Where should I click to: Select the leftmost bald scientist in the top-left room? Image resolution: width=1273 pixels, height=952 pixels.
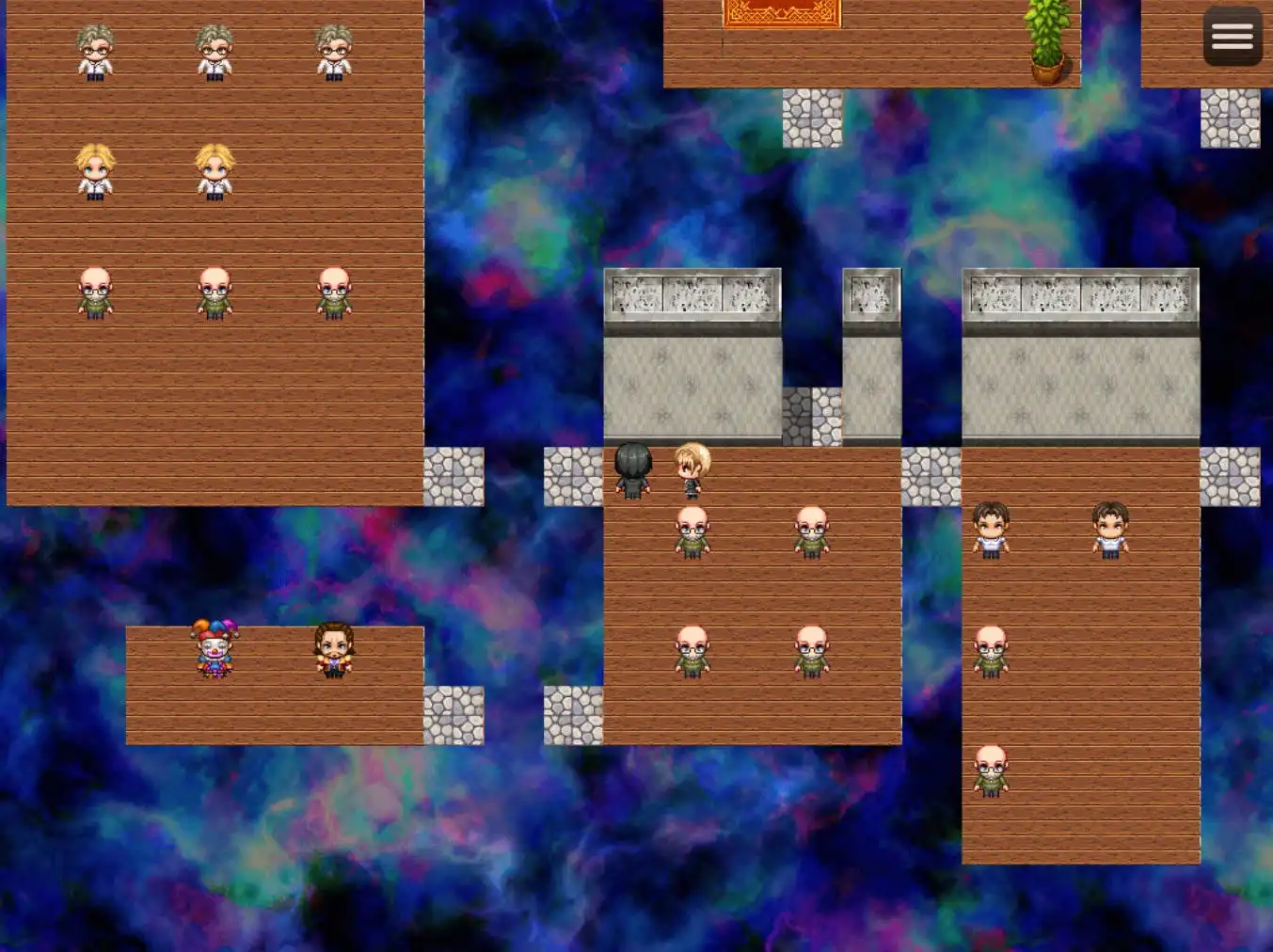(x=94, y=294)
